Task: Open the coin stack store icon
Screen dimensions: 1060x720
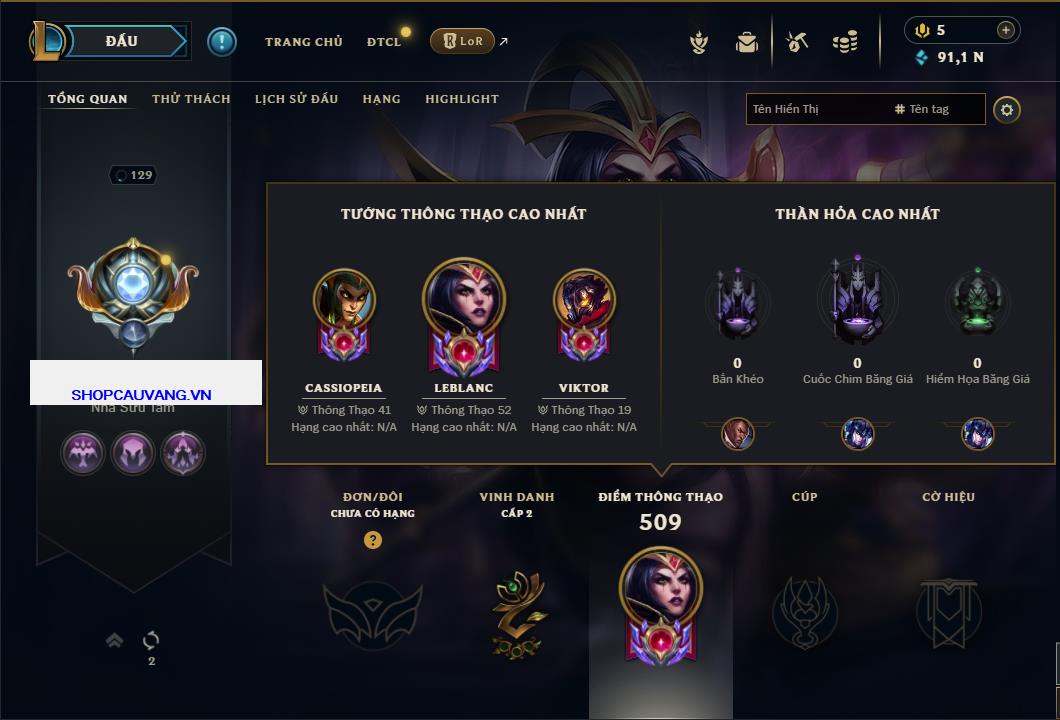Action: pyautogui.click(x=845, y=42)
